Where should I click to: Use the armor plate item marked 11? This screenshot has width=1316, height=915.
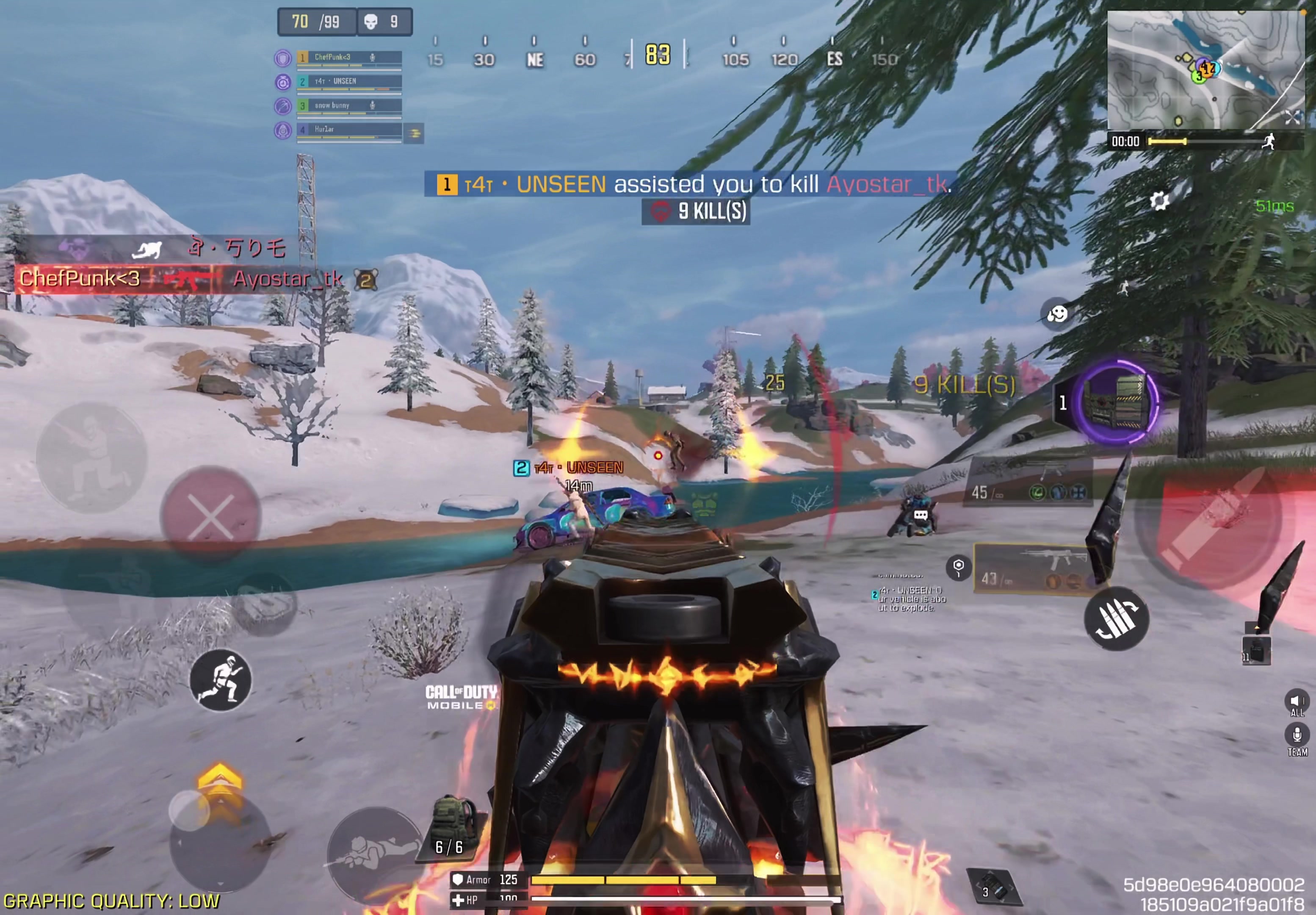[x=1256, y=650]
